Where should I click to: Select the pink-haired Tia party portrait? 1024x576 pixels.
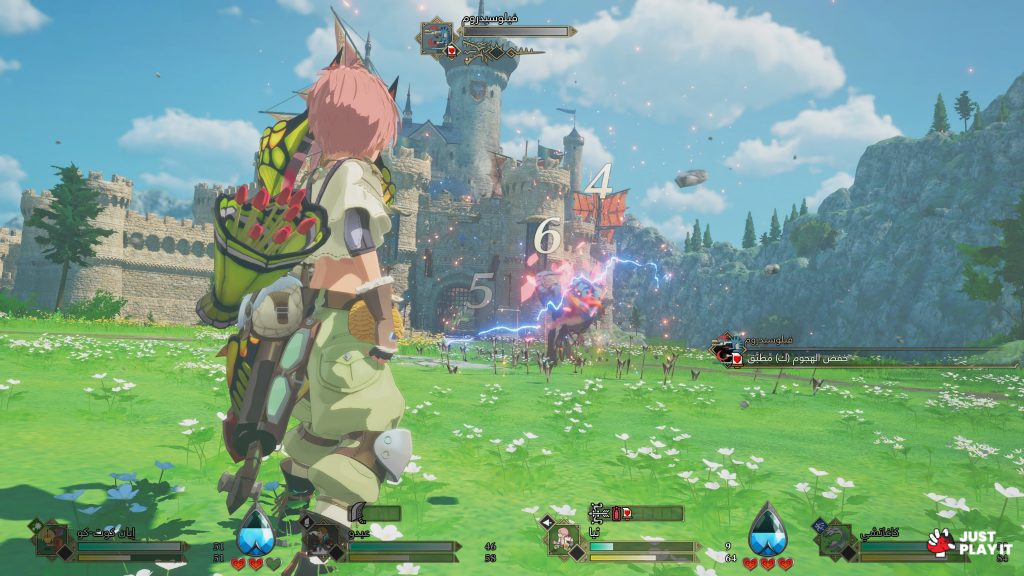tap(565, 539)
